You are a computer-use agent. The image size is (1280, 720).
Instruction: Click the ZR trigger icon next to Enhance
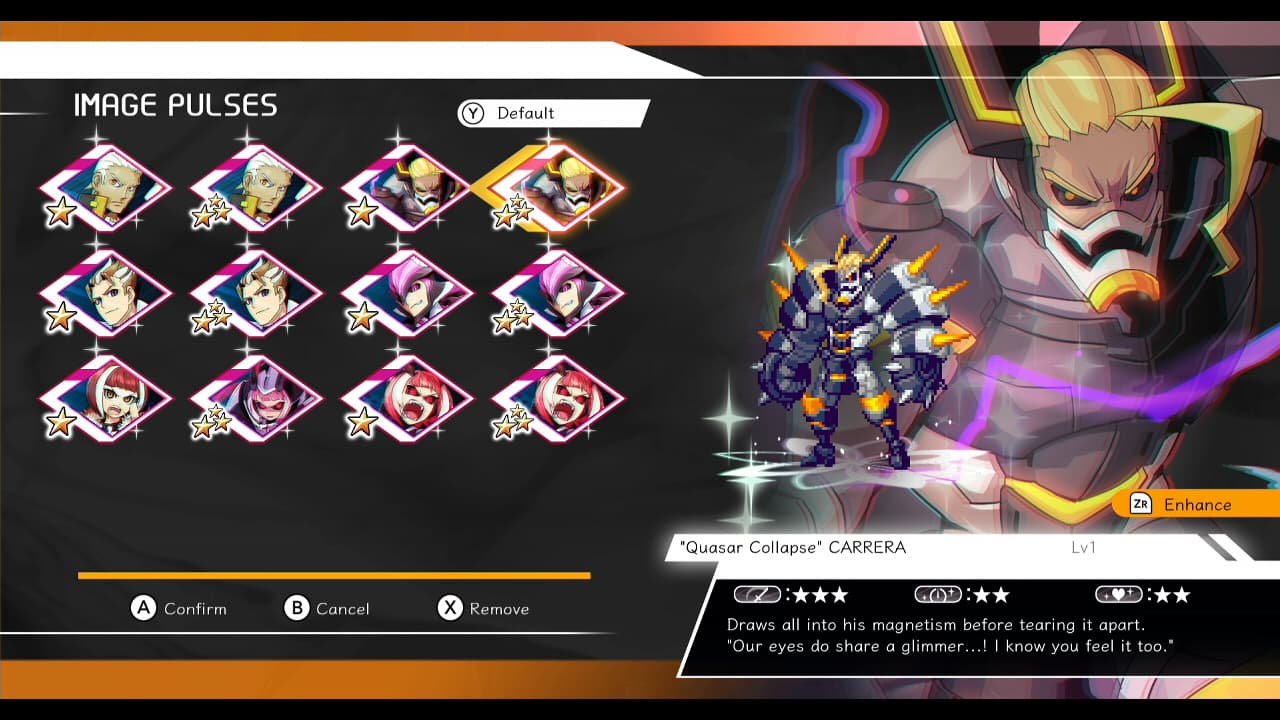(x=1142, y=504)
